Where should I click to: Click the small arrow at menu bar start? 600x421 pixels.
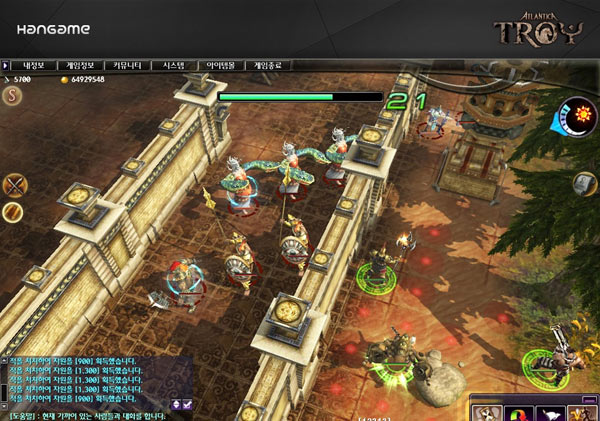pos(6,65)
